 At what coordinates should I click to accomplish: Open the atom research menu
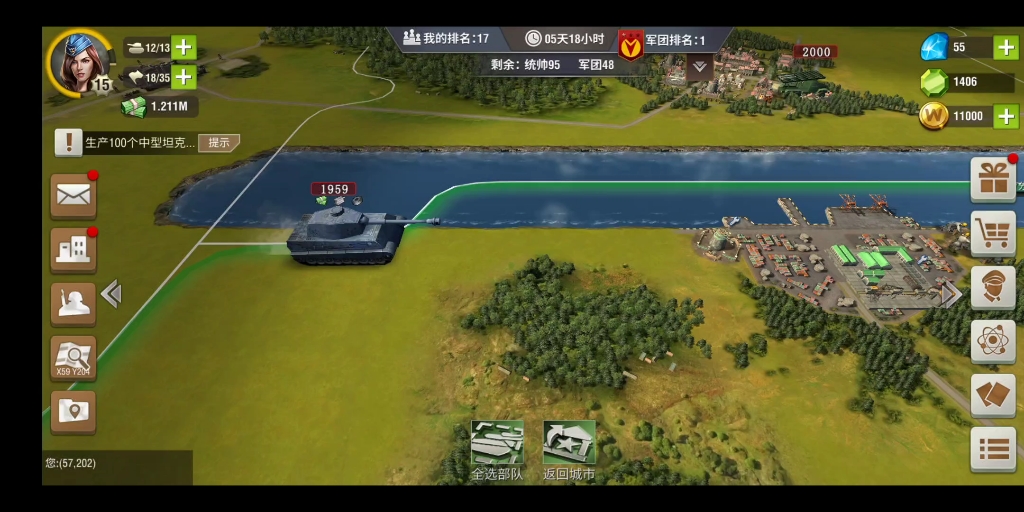tap(993, 342)
